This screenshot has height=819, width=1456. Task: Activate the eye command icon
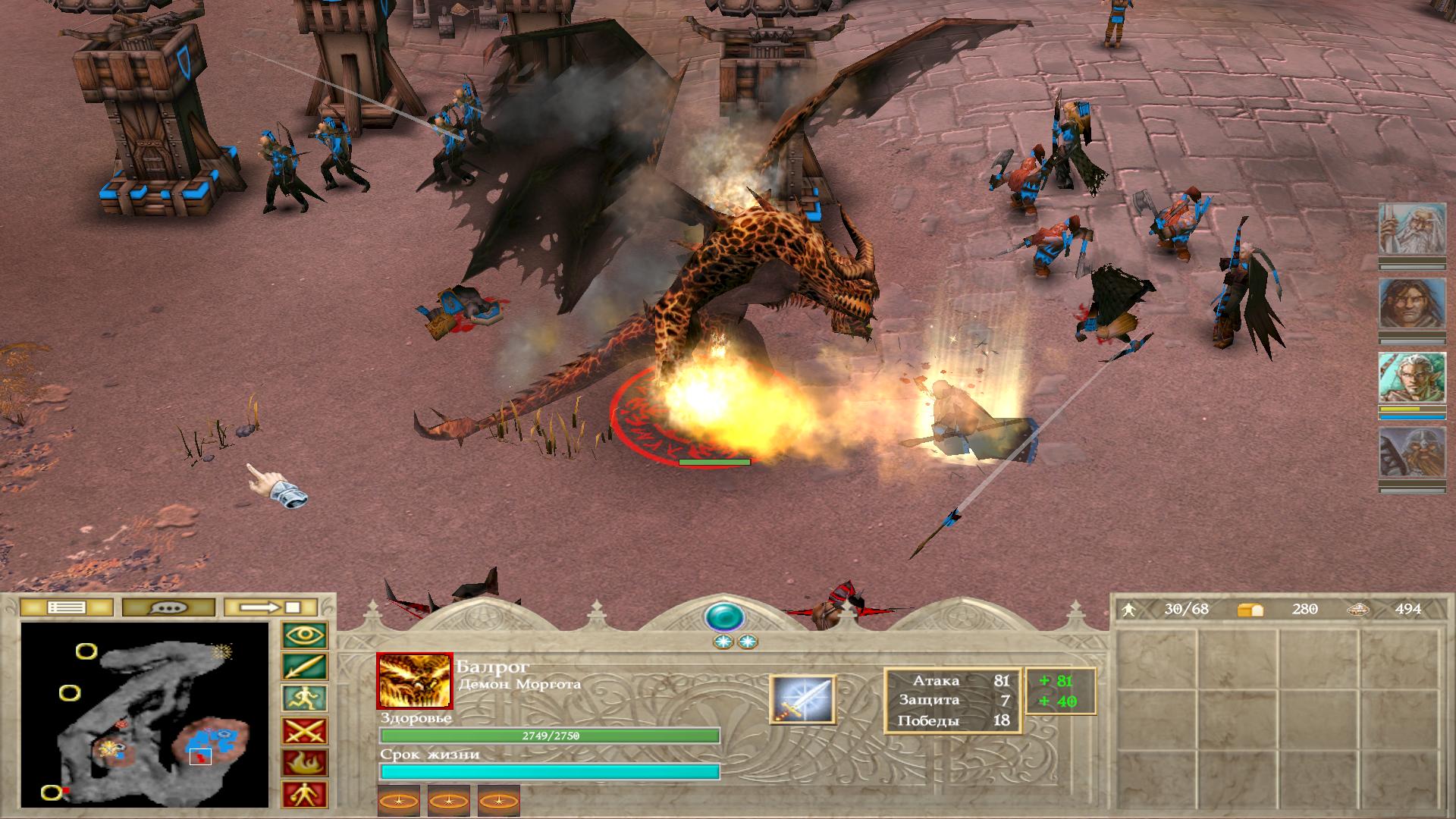[305, 635]
